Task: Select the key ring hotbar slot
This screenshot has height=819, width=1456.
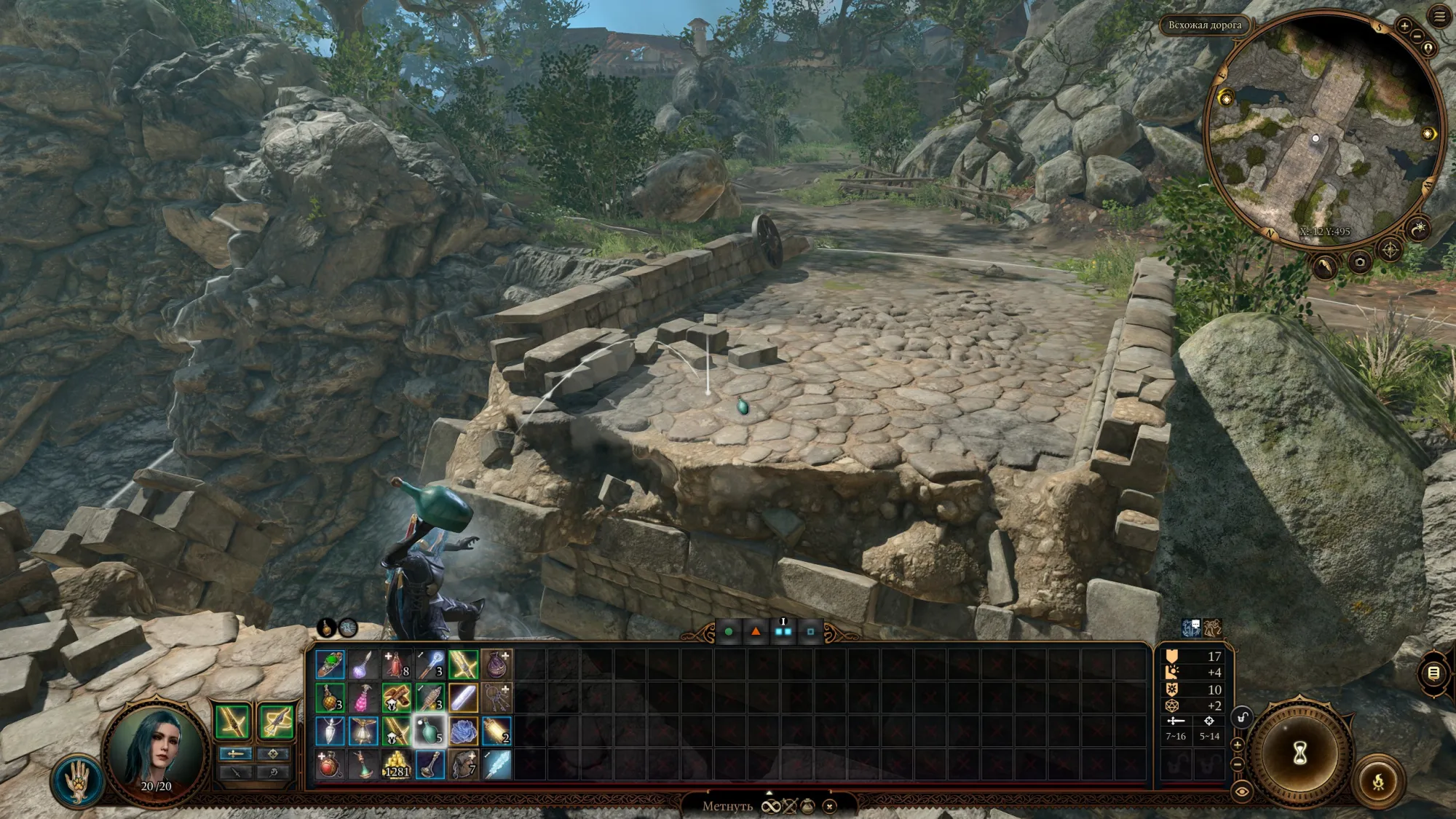Action: tap(496, 697)
